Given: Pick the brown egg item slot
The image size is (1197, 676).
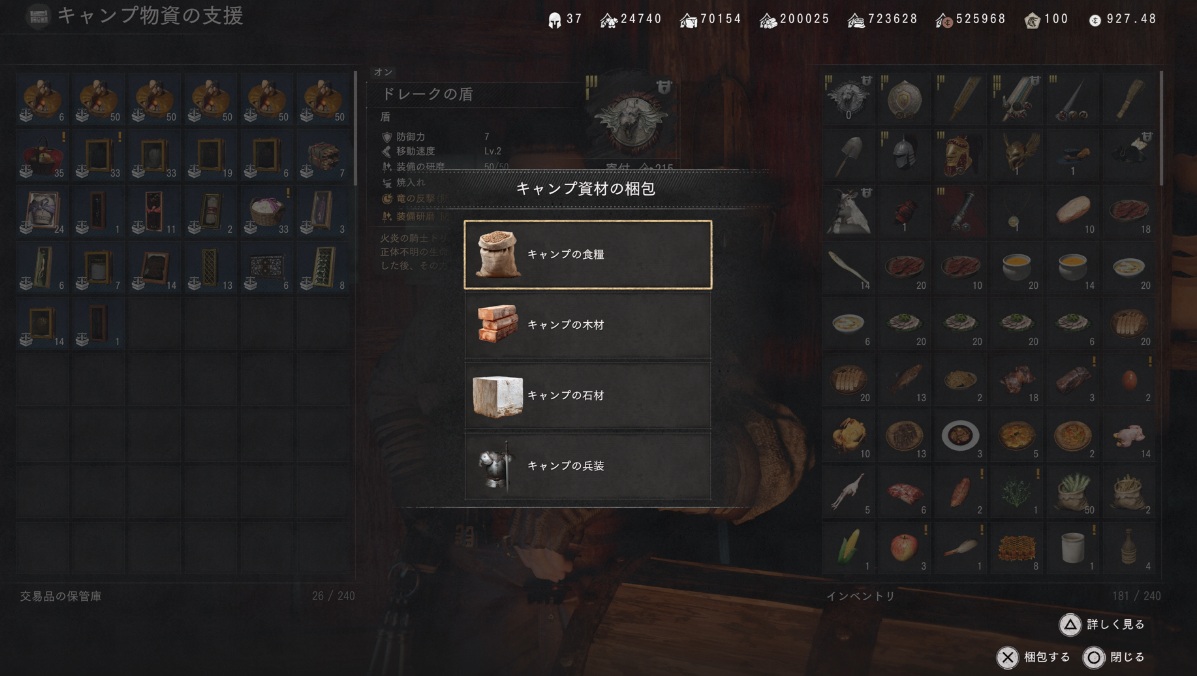Looking at the screenshot, I should [1129, 378].
